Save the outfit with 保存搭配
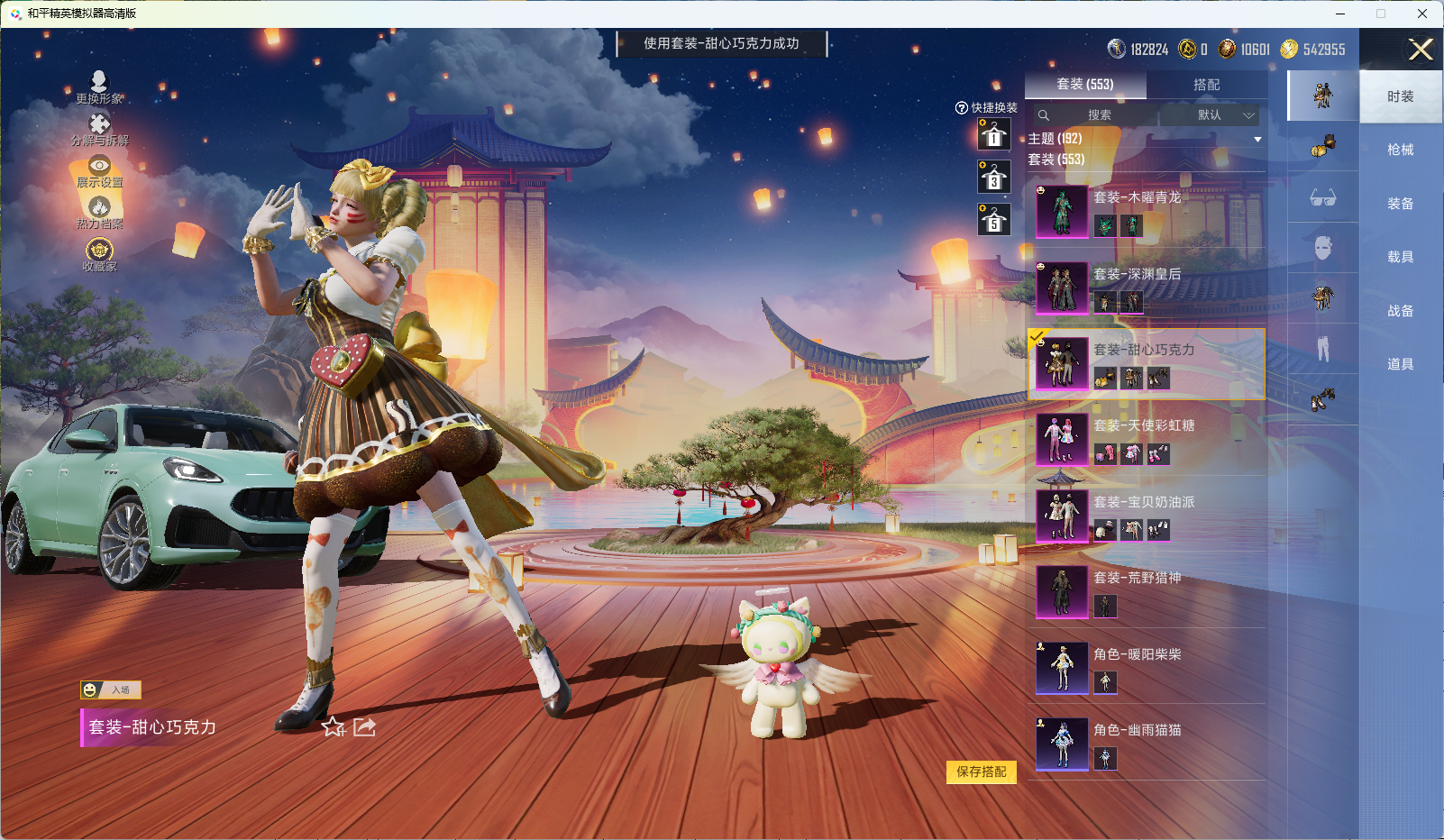Image resolution: width=1444 pixels, height=840 pixels. point(981,772)
